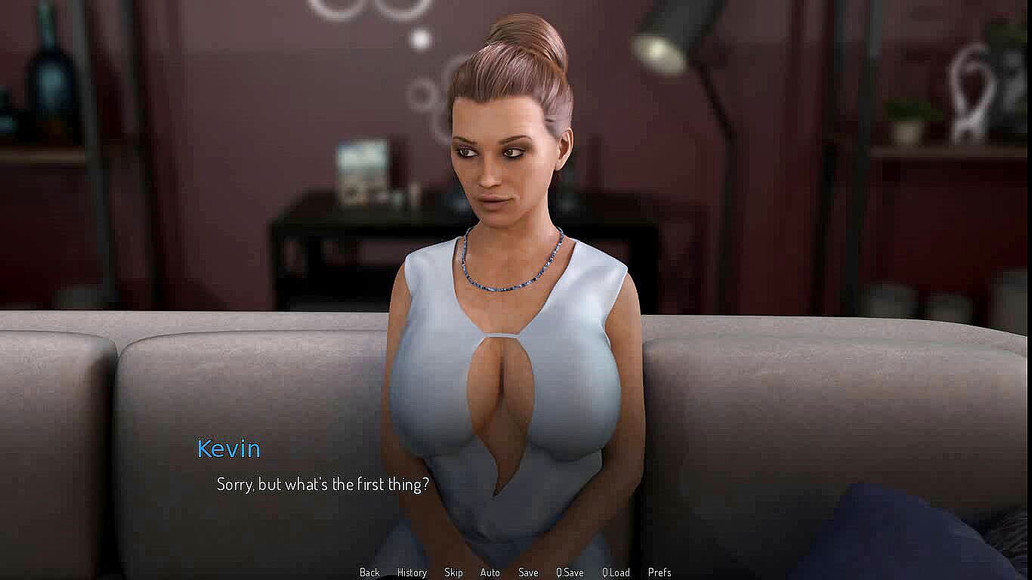Open the dialogue History log
Image resolution: width=1032 pixels, height=580 pixels.
(x=411, y=572)
